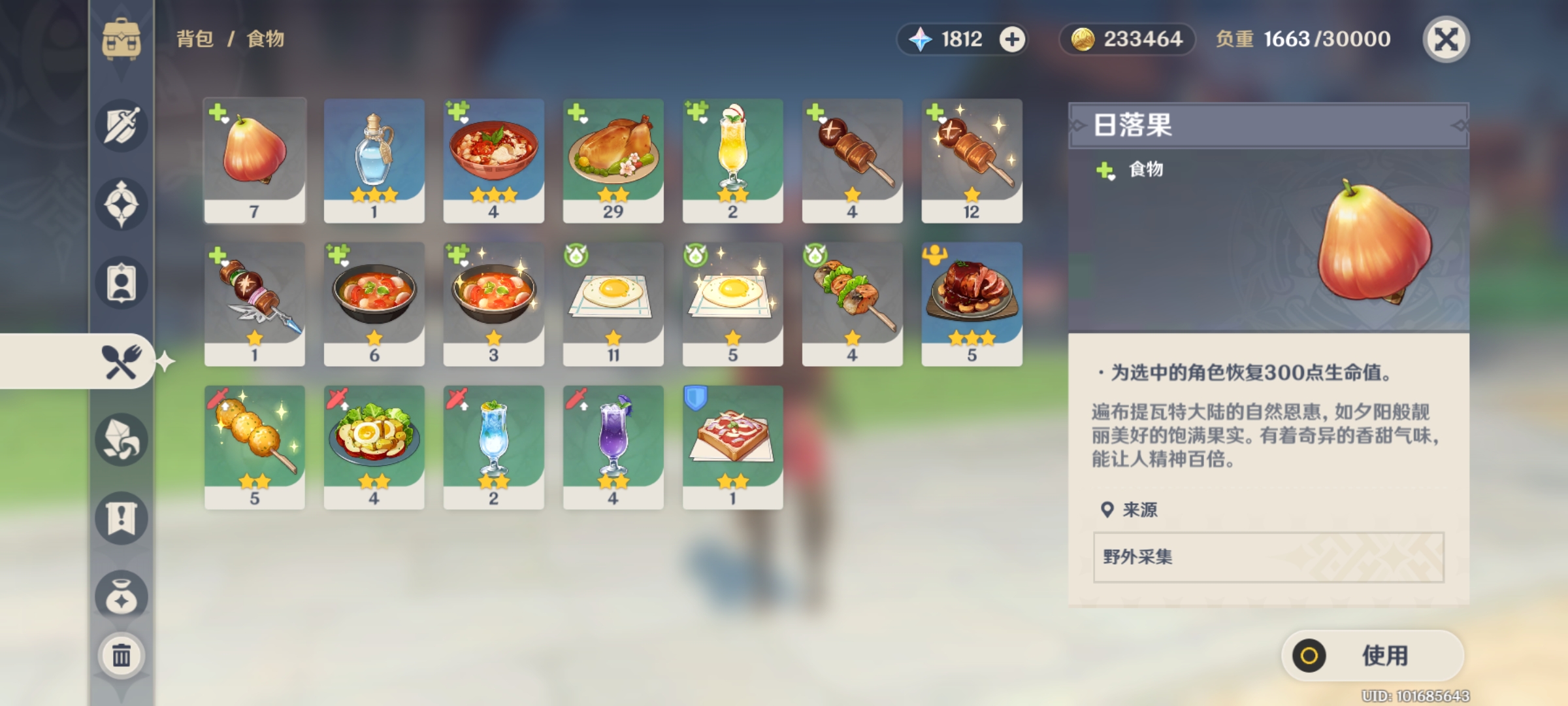This screenshot has height=706, width=1568.
Task: Choose the roast chicken dish slot
Action: [613, 160]
